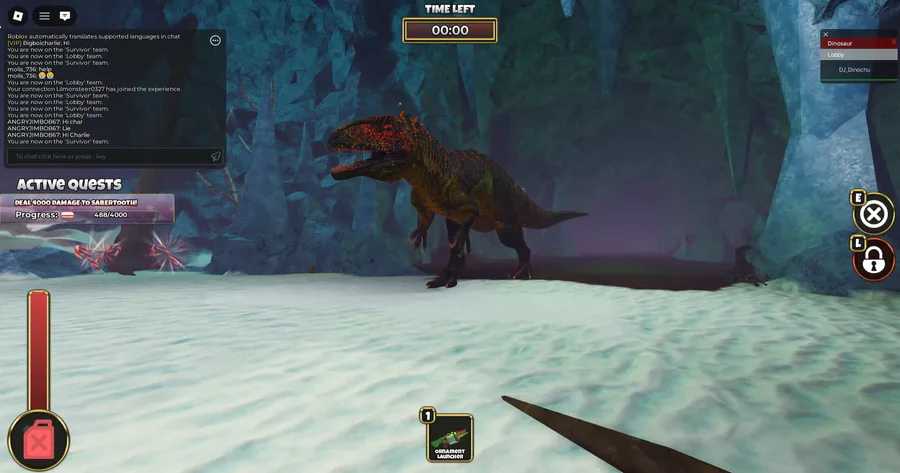Close the player list panel
Screen dimensions: 900x473
point(826,34)
